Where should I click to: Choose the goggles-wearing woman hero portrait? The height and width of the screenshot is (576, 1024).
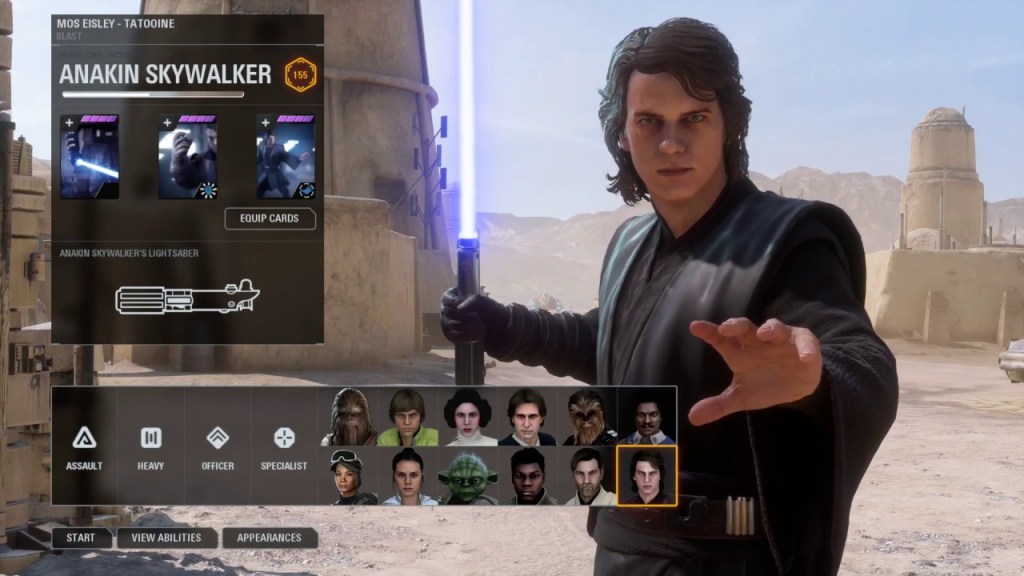click(x=348, y=476)
